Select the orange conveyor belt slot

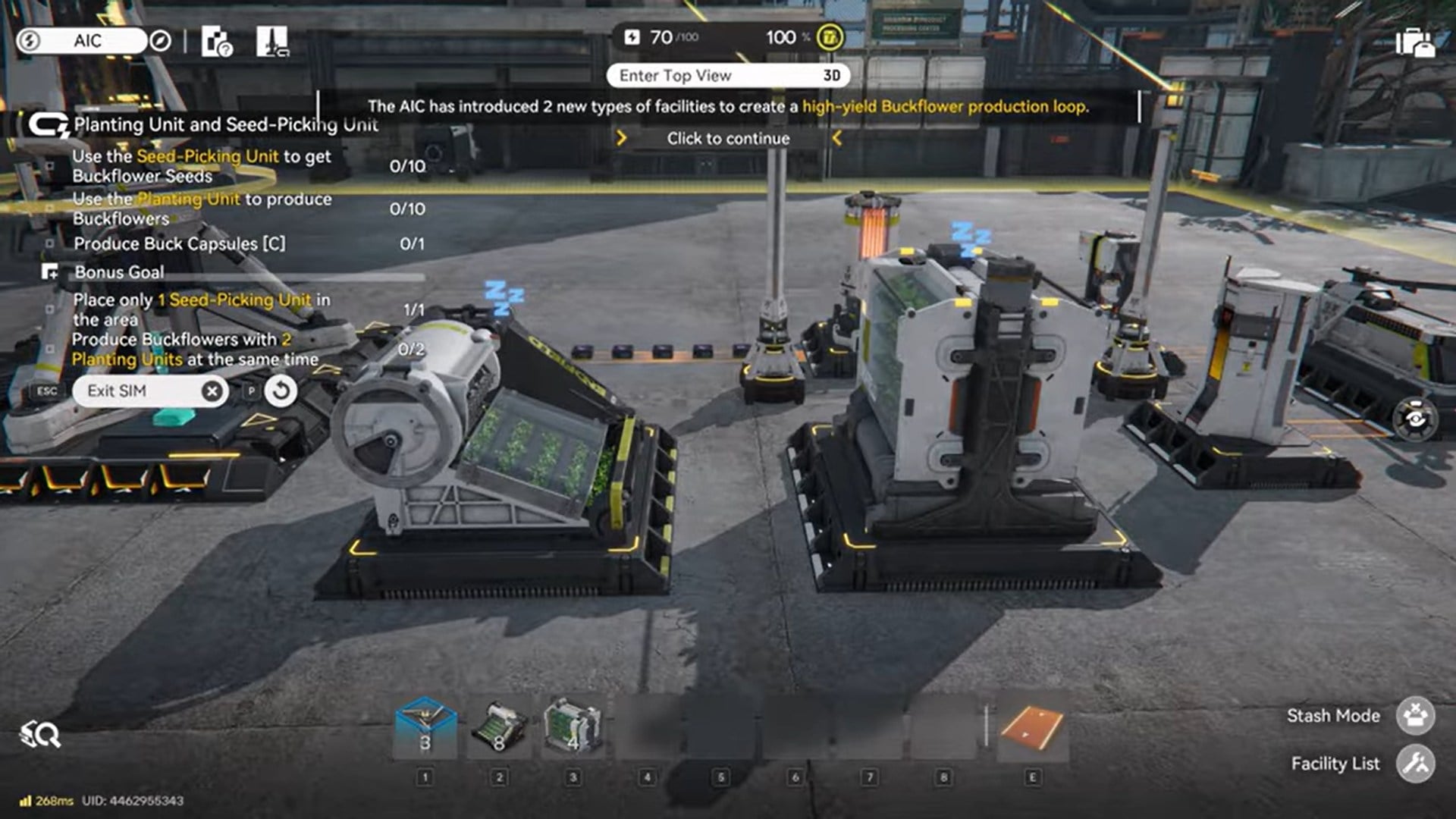point(1031,727)
